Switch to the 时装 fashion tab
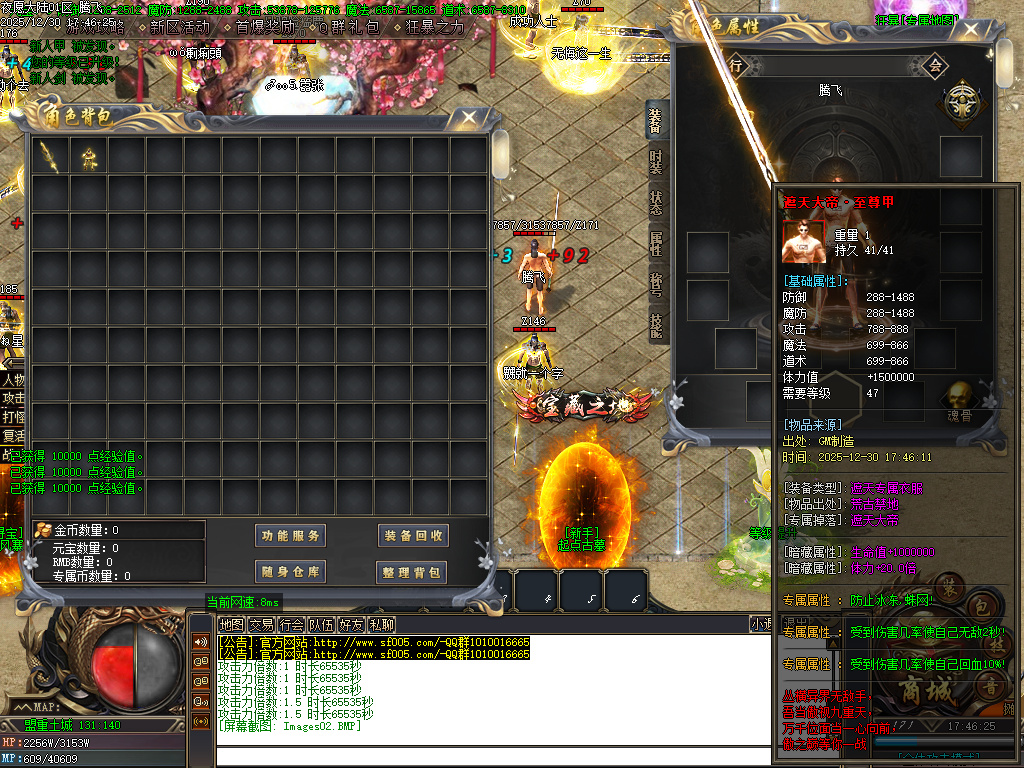 pyautogui.click(x=655, y=162)
